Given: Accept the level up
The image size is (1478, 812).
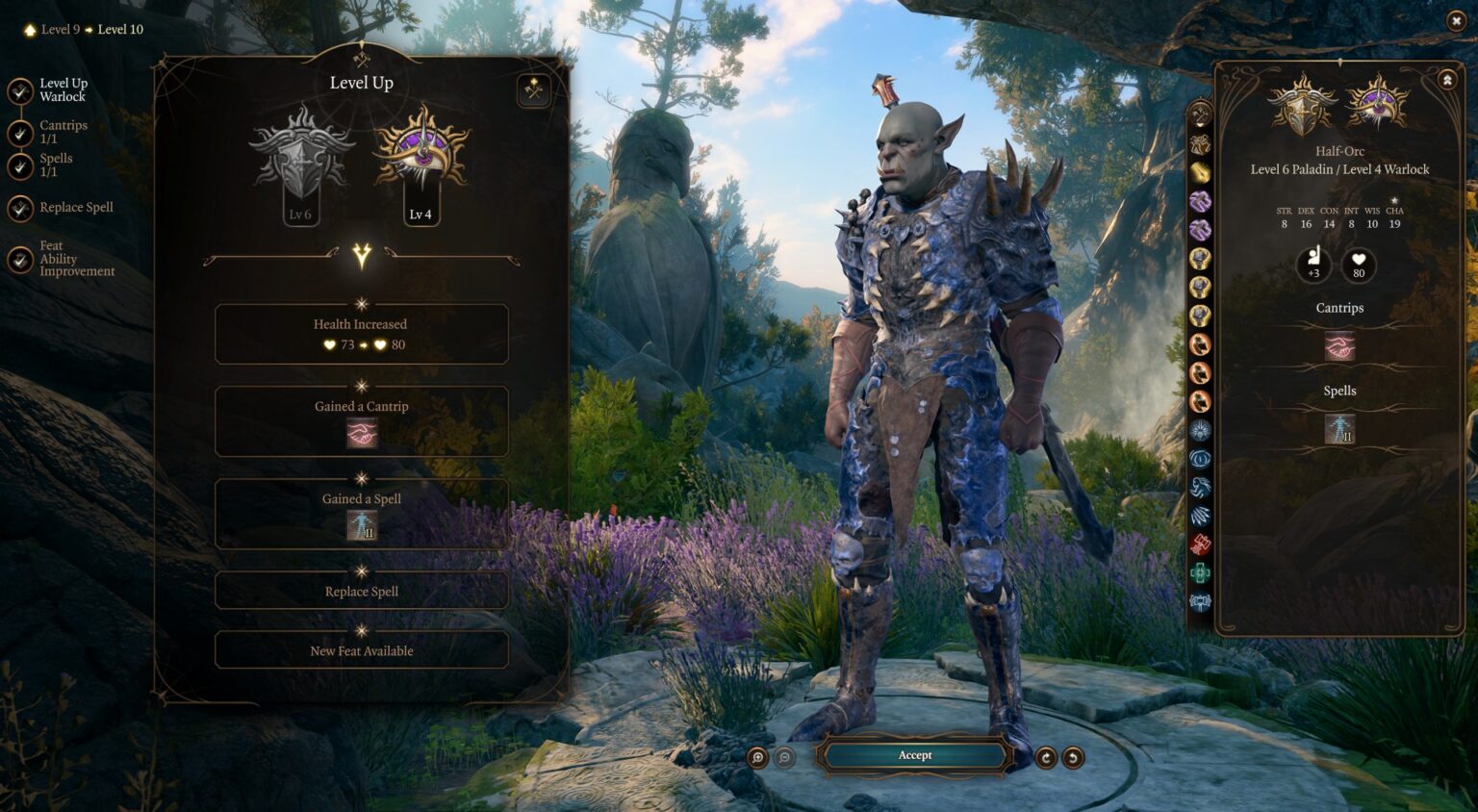Looking at the screenshot, I should 914,755.
